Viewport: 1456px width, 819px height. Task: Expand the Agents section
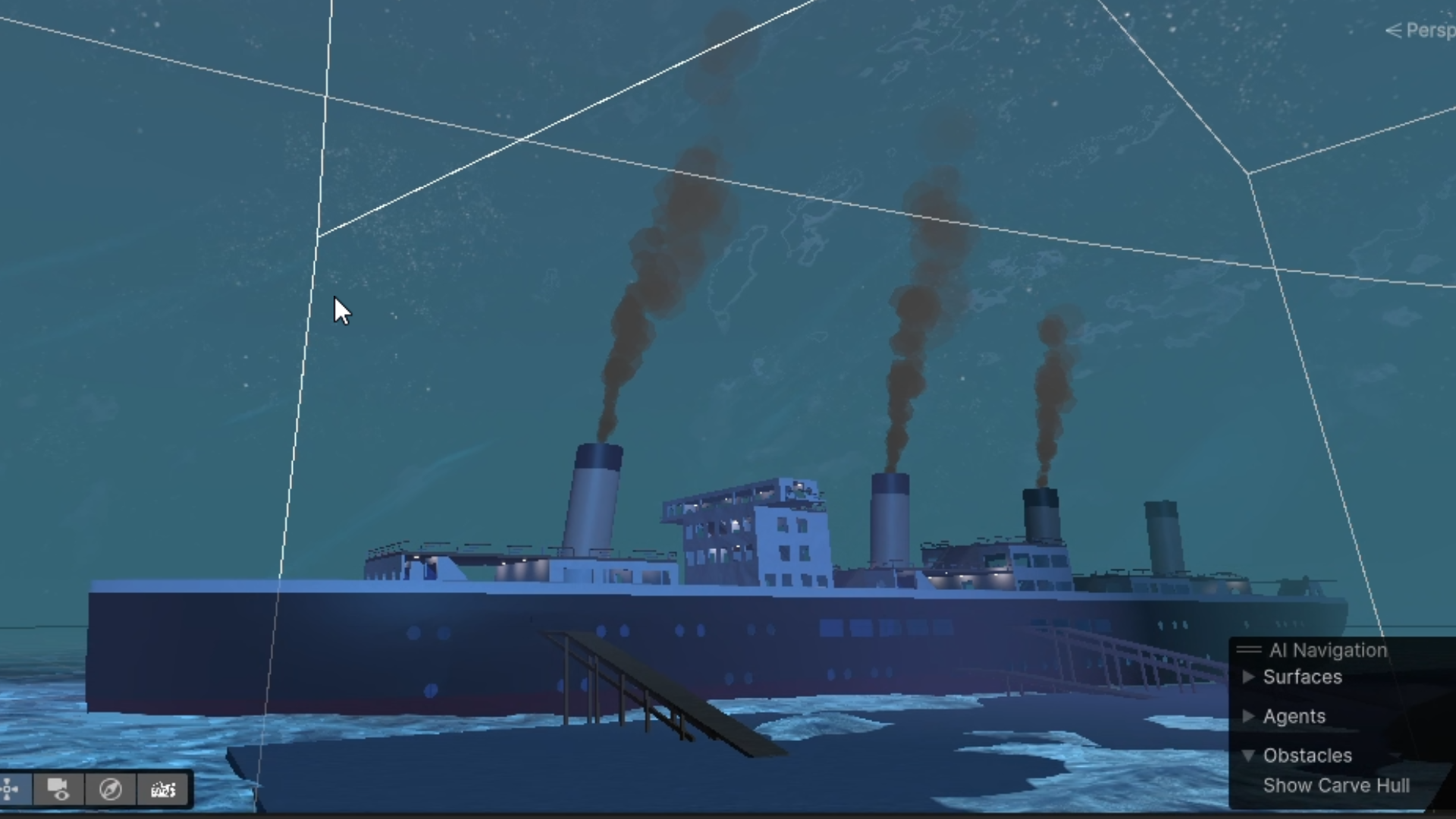point(1248,717)
